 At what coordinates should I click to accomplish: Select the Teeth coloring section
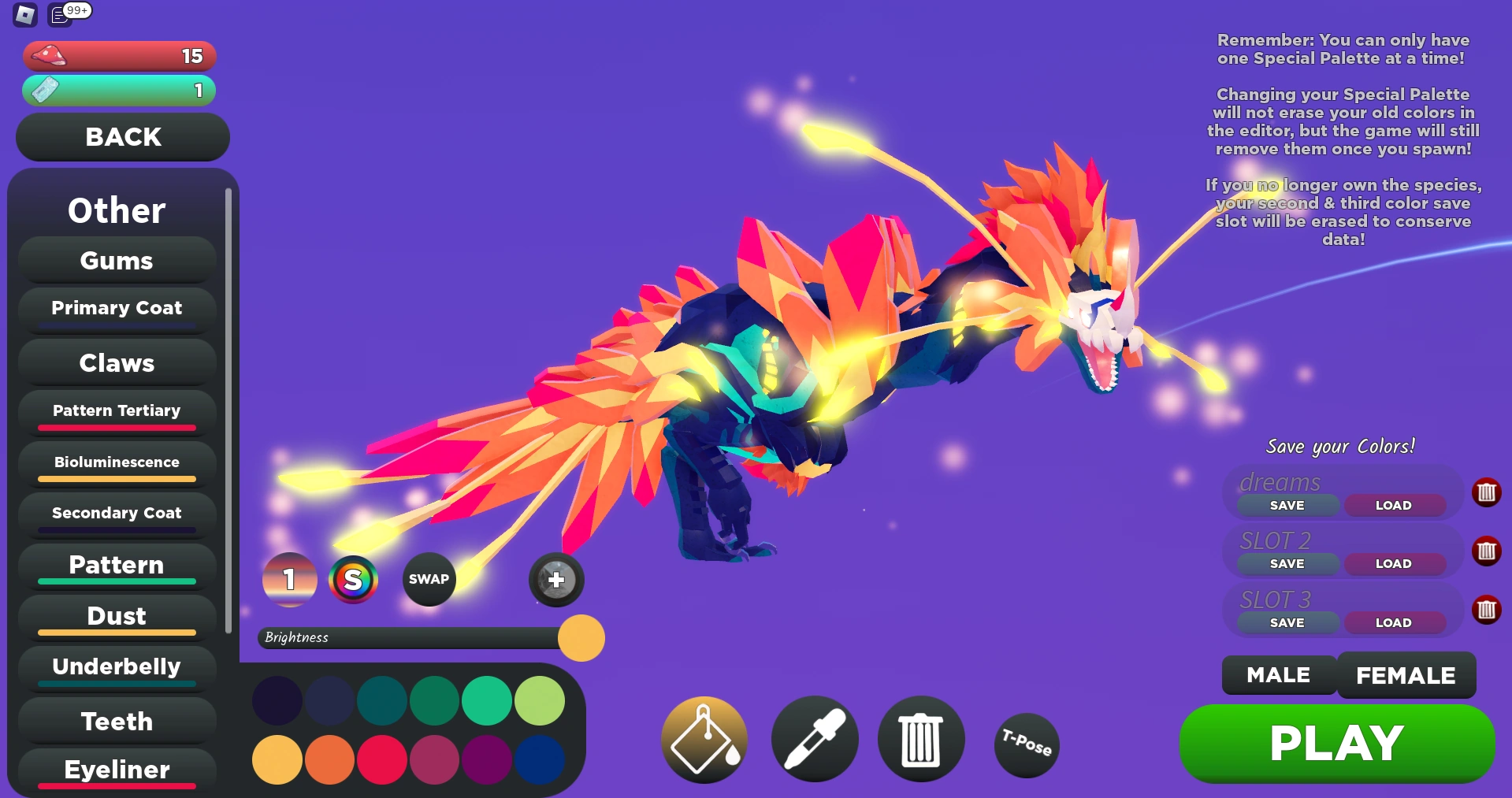coord(116,721)
